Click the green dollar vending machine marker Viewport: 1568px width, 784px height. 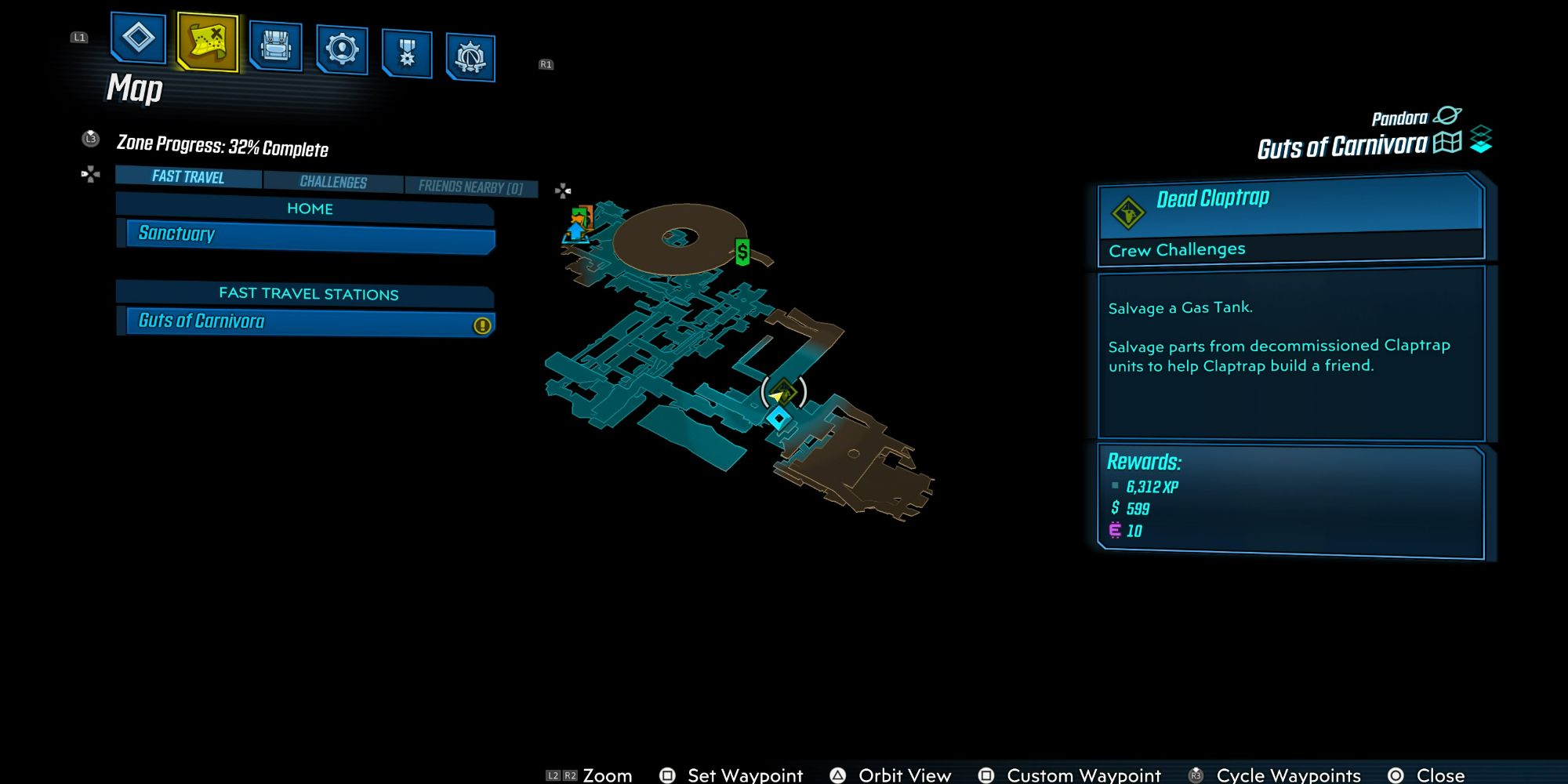[742, 252]
